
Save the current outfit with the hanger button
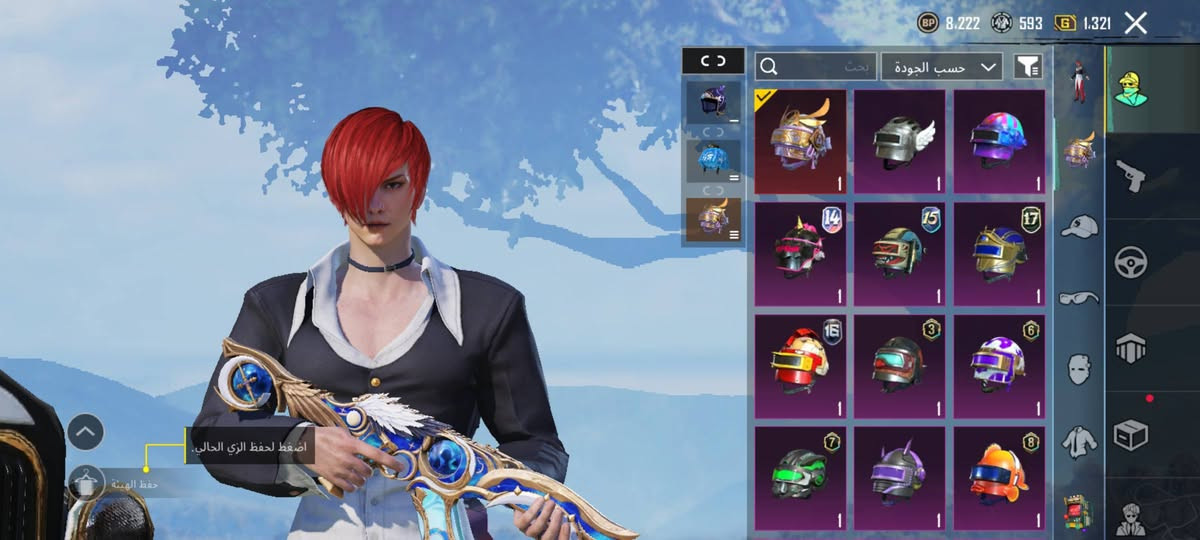(x=87, y=483)
